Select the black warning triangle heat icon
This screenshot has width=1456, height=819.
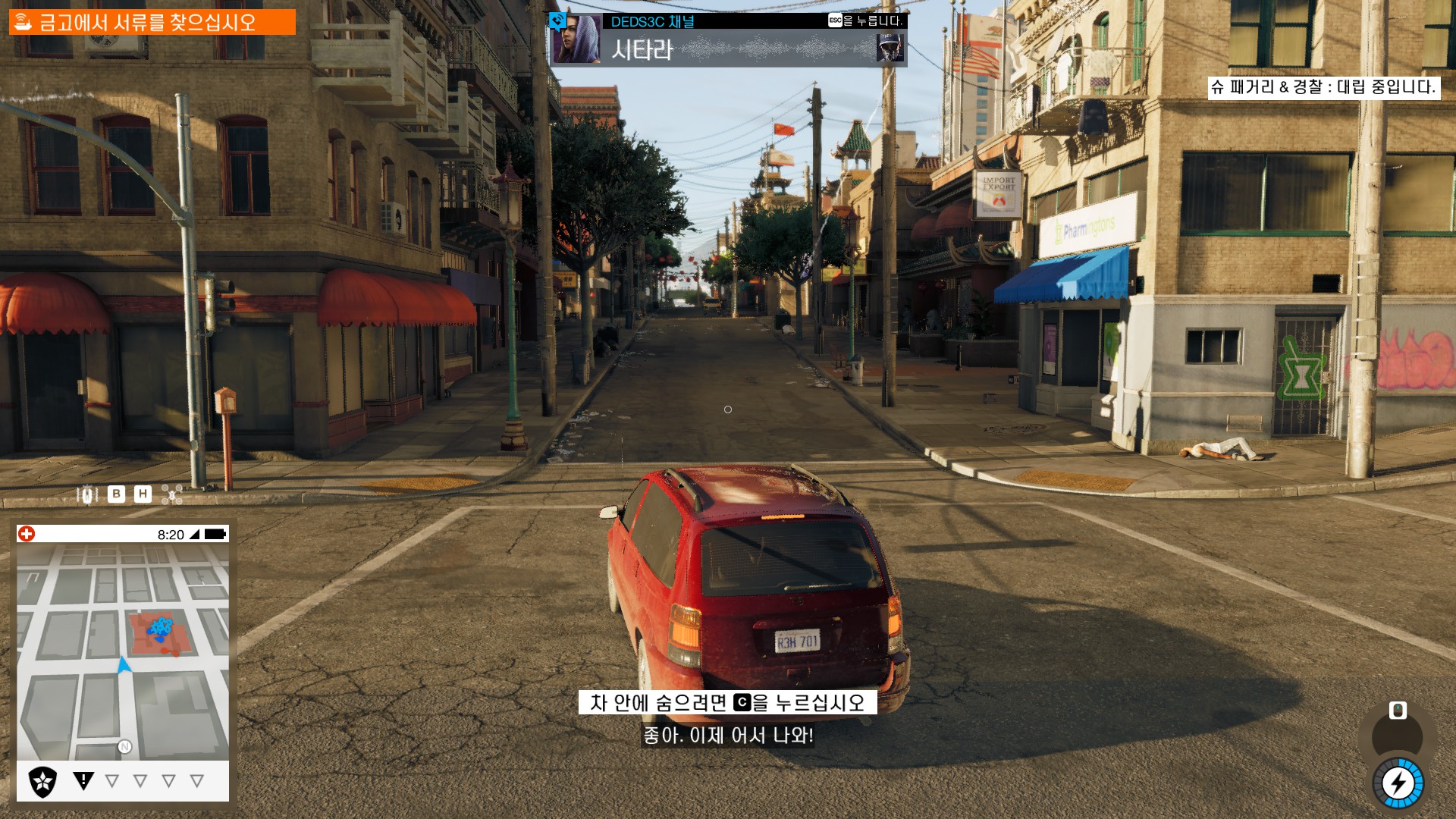(x=83, y=780)
